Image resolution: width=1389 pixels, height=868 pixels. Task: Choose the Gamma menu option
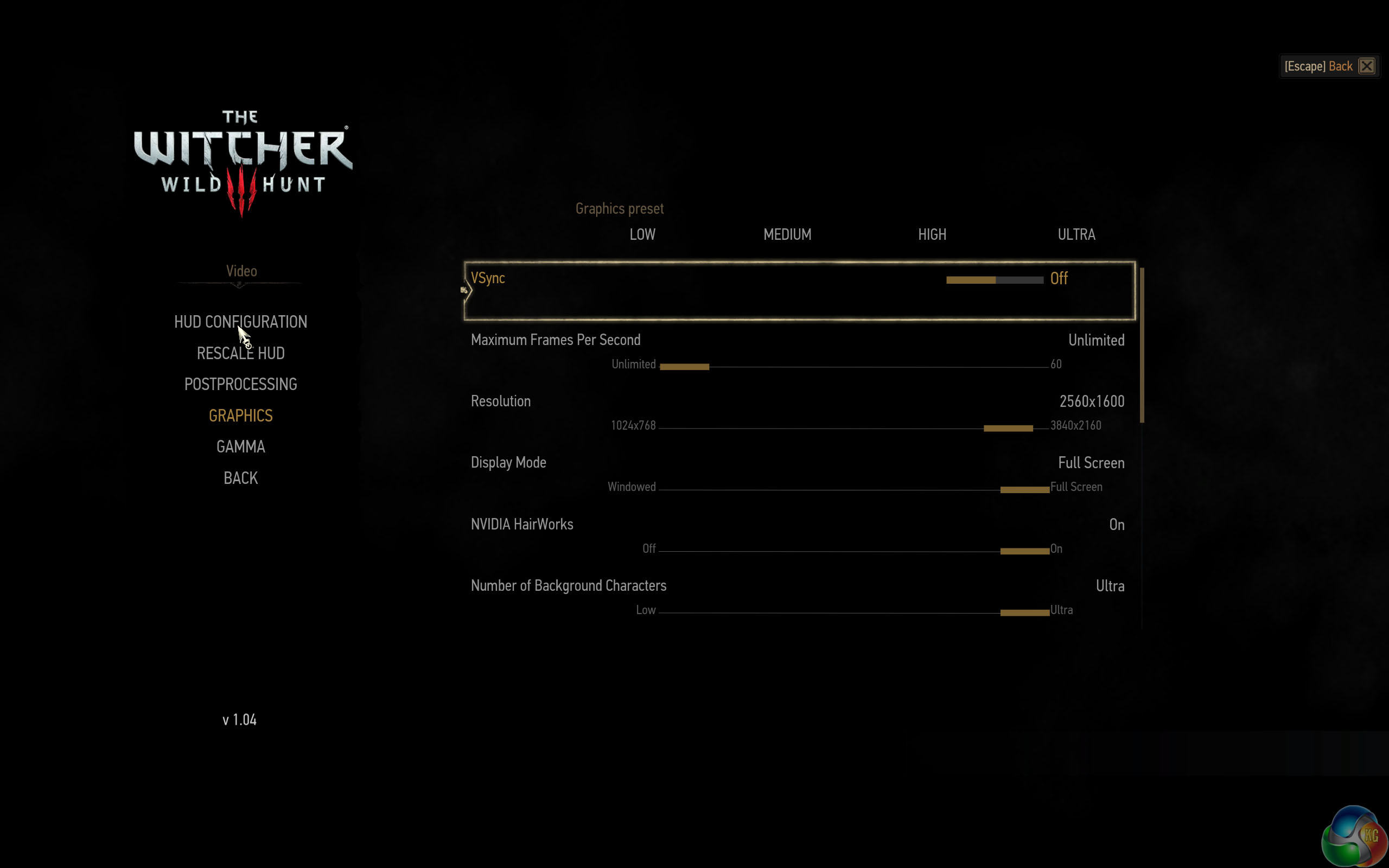[240, 446]
